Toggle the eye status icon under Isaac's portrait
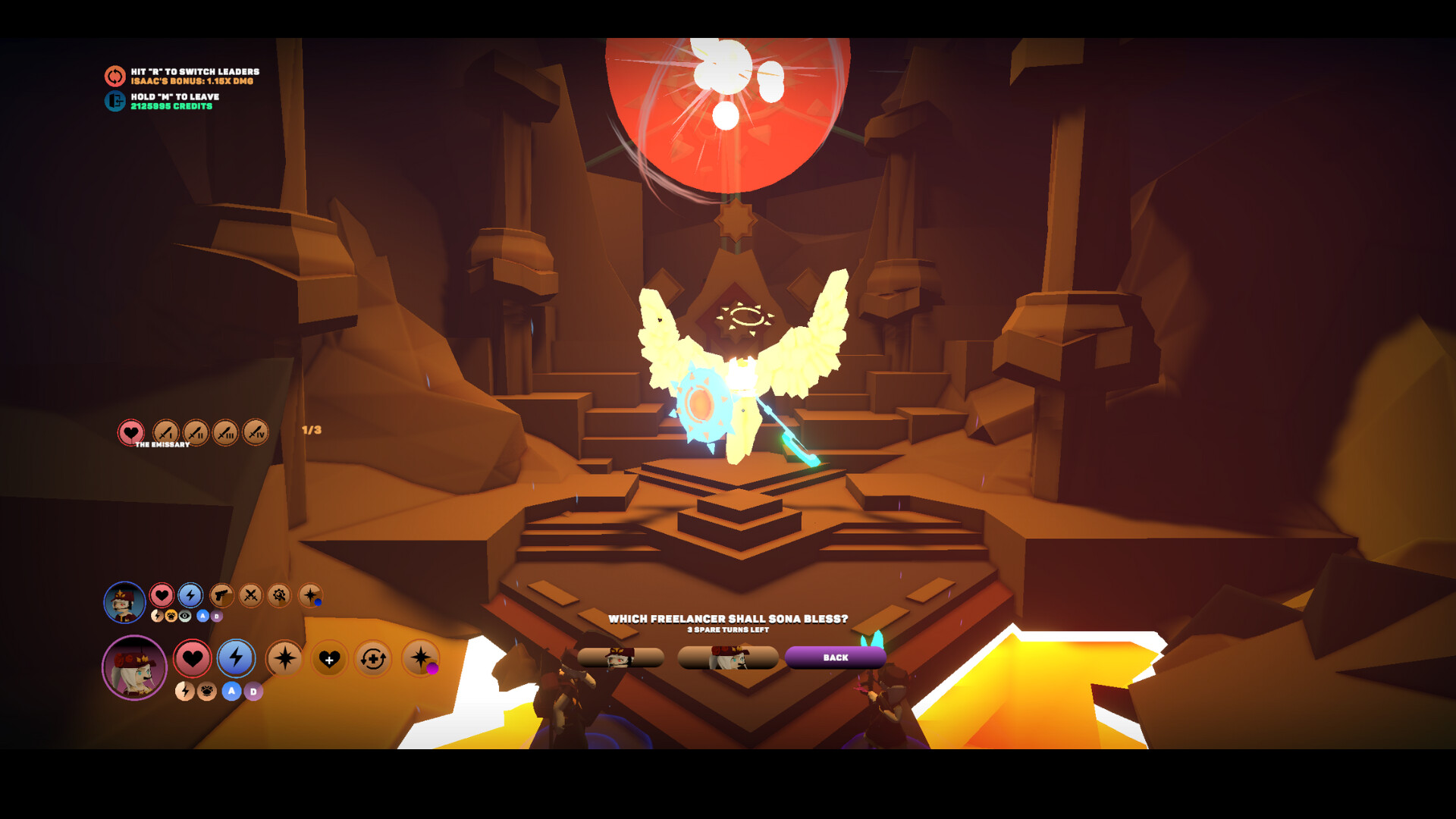This screenshot has width=1456, height=819. point(184,617)
